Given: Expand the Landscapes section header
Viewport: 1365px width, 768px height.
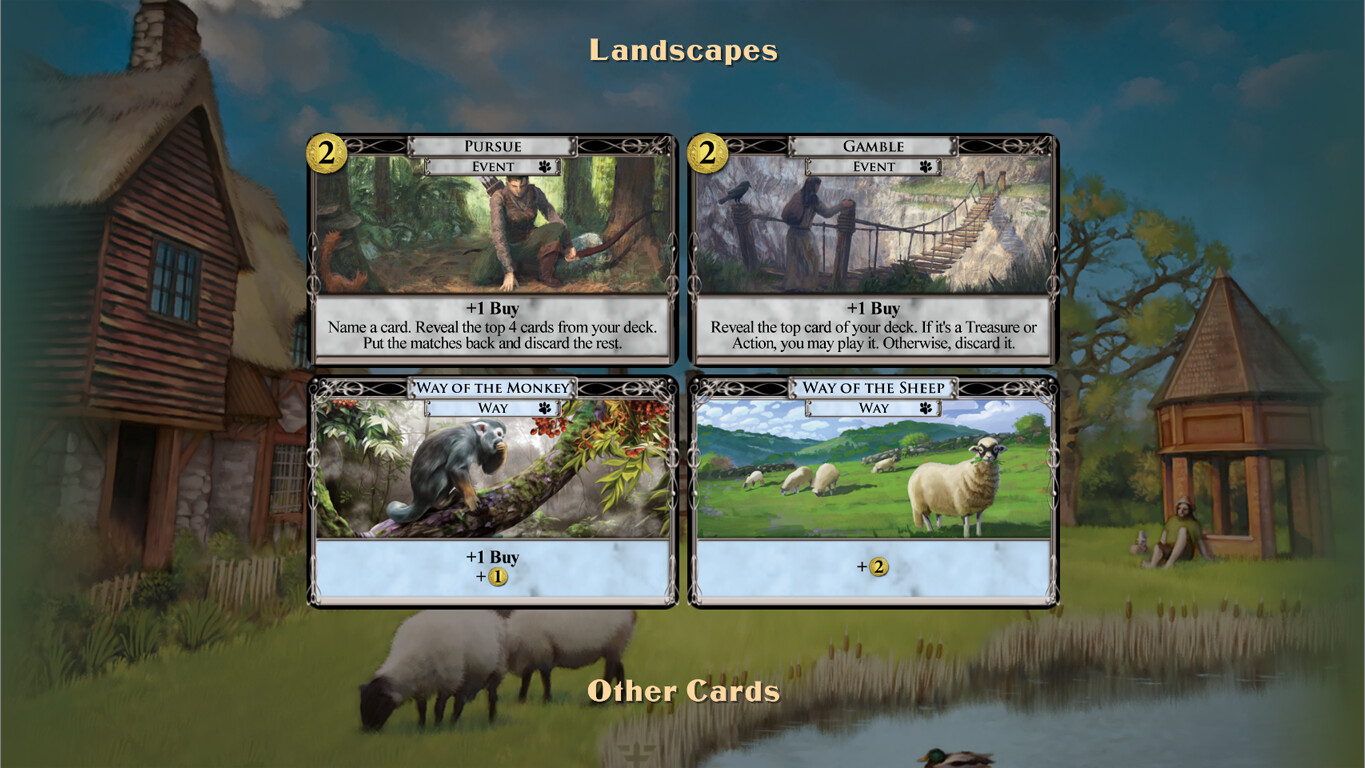Looking at the screenshot, I should point(683,49).
